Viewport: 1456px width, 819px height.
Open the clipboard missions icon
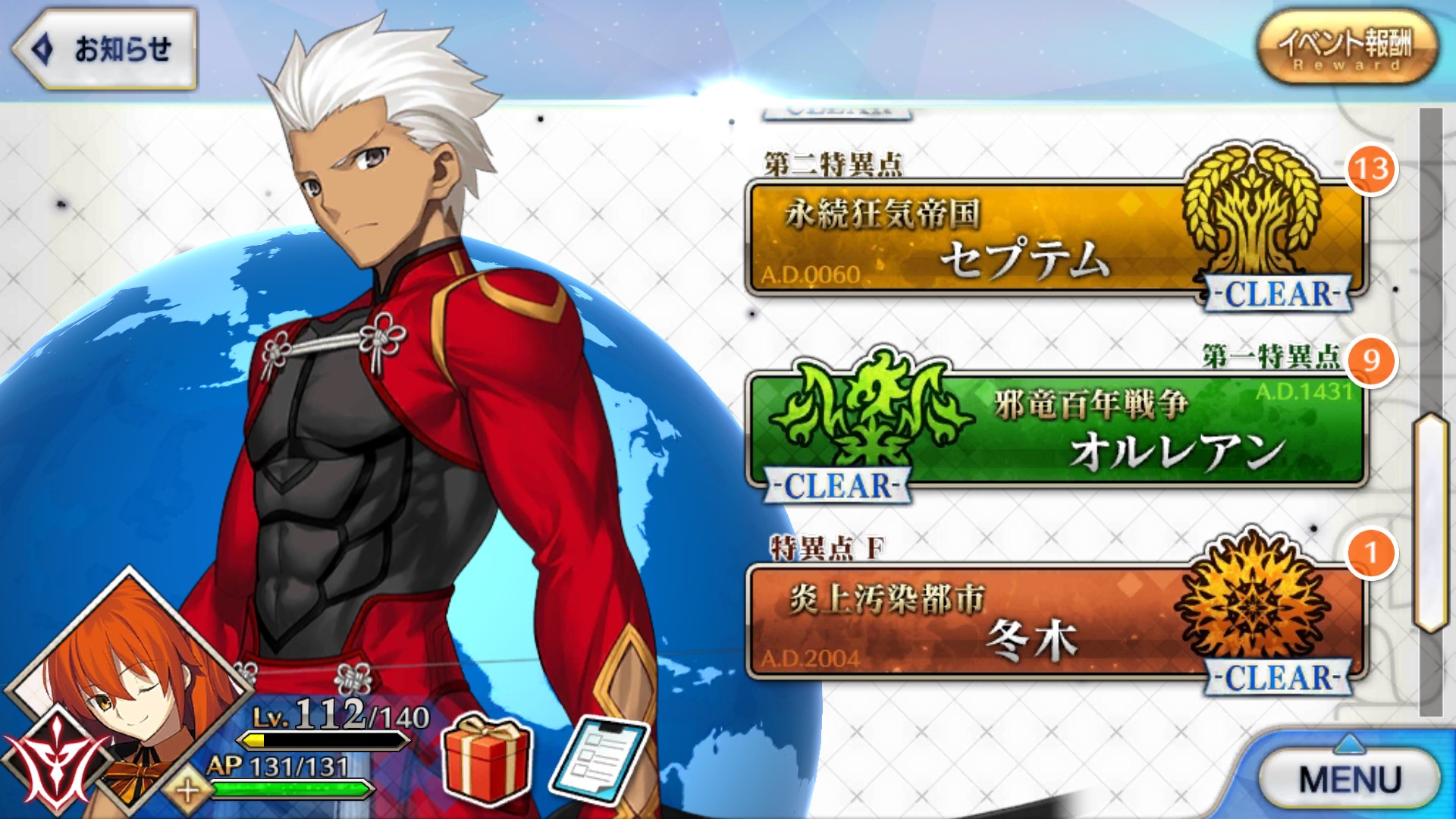599,761
